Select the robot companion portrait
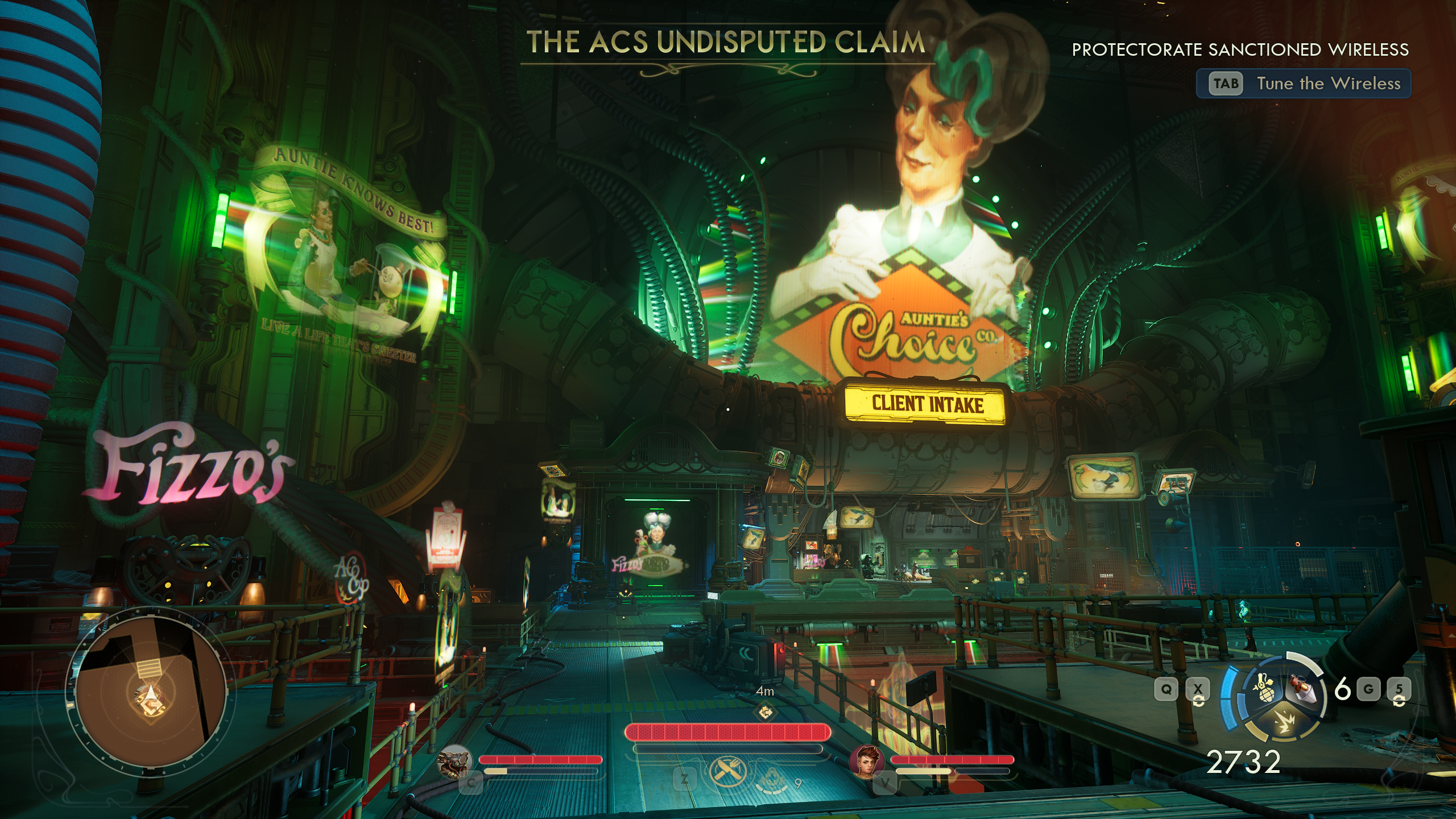This screenshot has width=1456, height=819. pos(455,761)
